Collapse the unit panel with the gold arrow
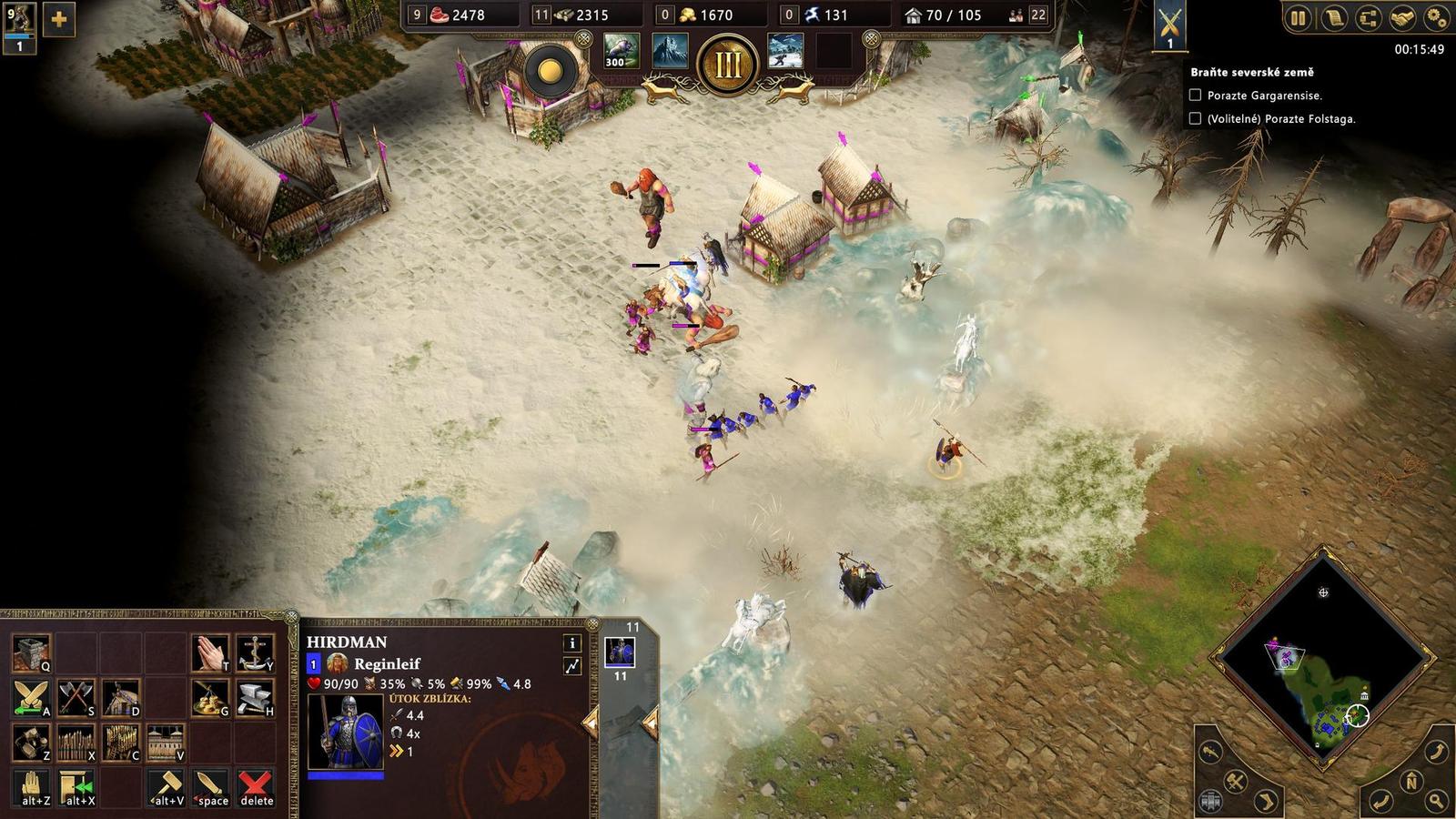The width and height of the screenshot is (1456, 819). pyautogui.click(x=591, y=722)
